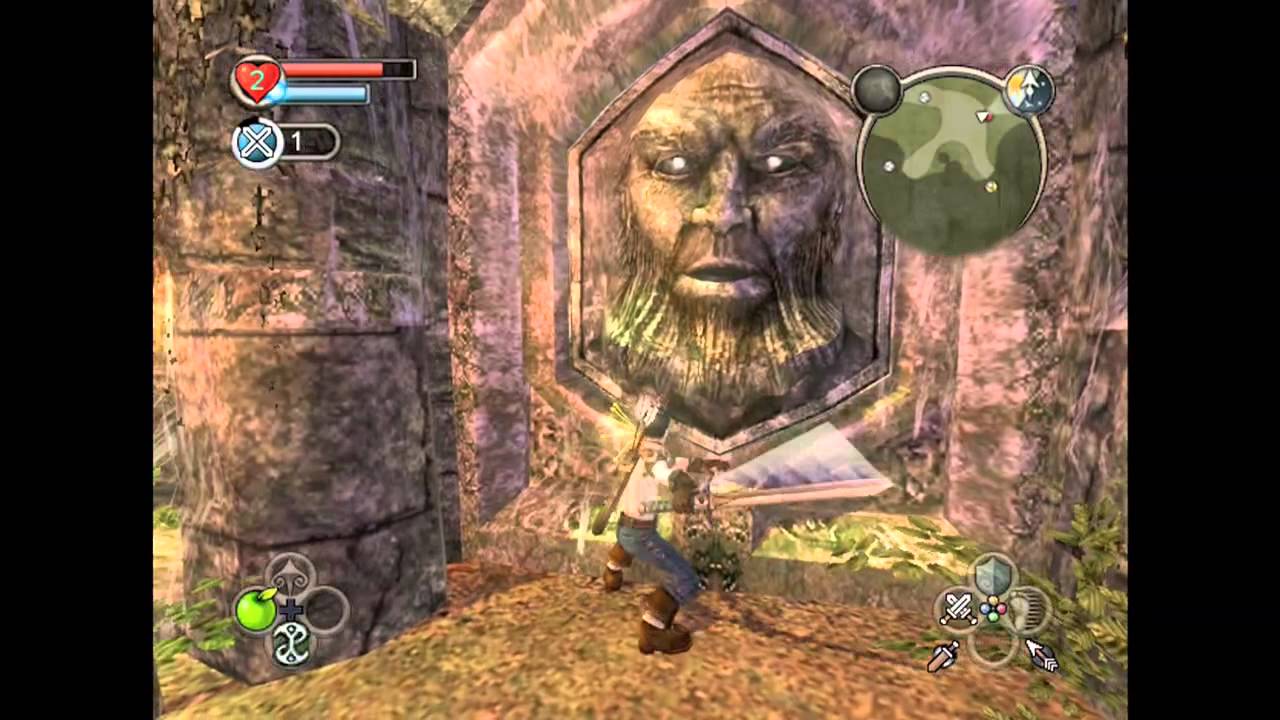Select the sheathed sword icon
This screenshot has height=720, width=1280.
(x=943, y=657)
